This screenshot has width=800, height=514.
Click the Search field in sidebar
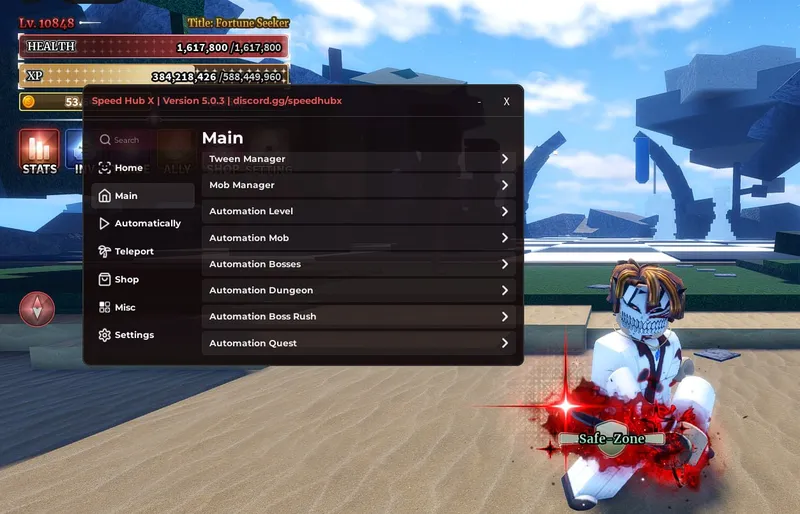tap(135, 141)
